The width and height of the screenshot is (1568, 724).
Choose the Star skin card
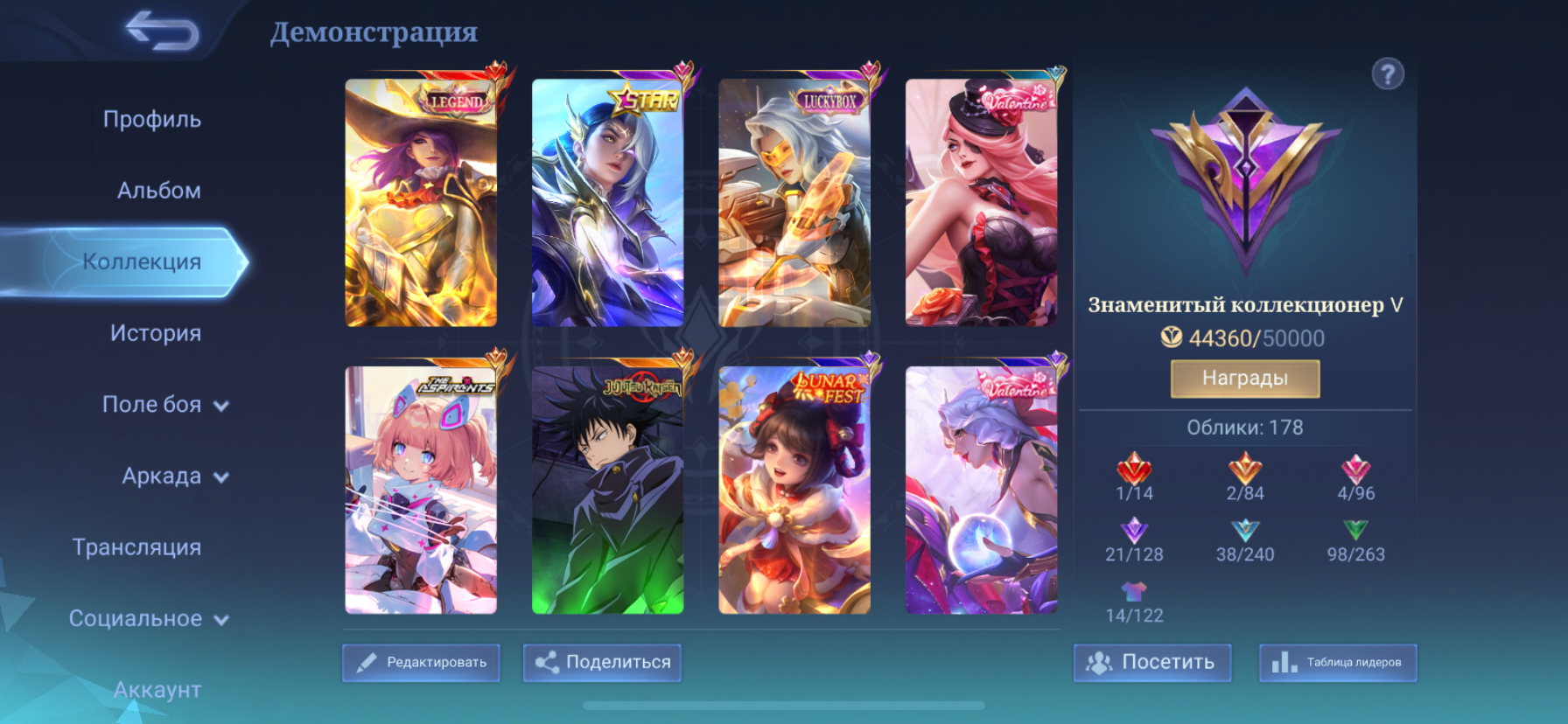607,203
